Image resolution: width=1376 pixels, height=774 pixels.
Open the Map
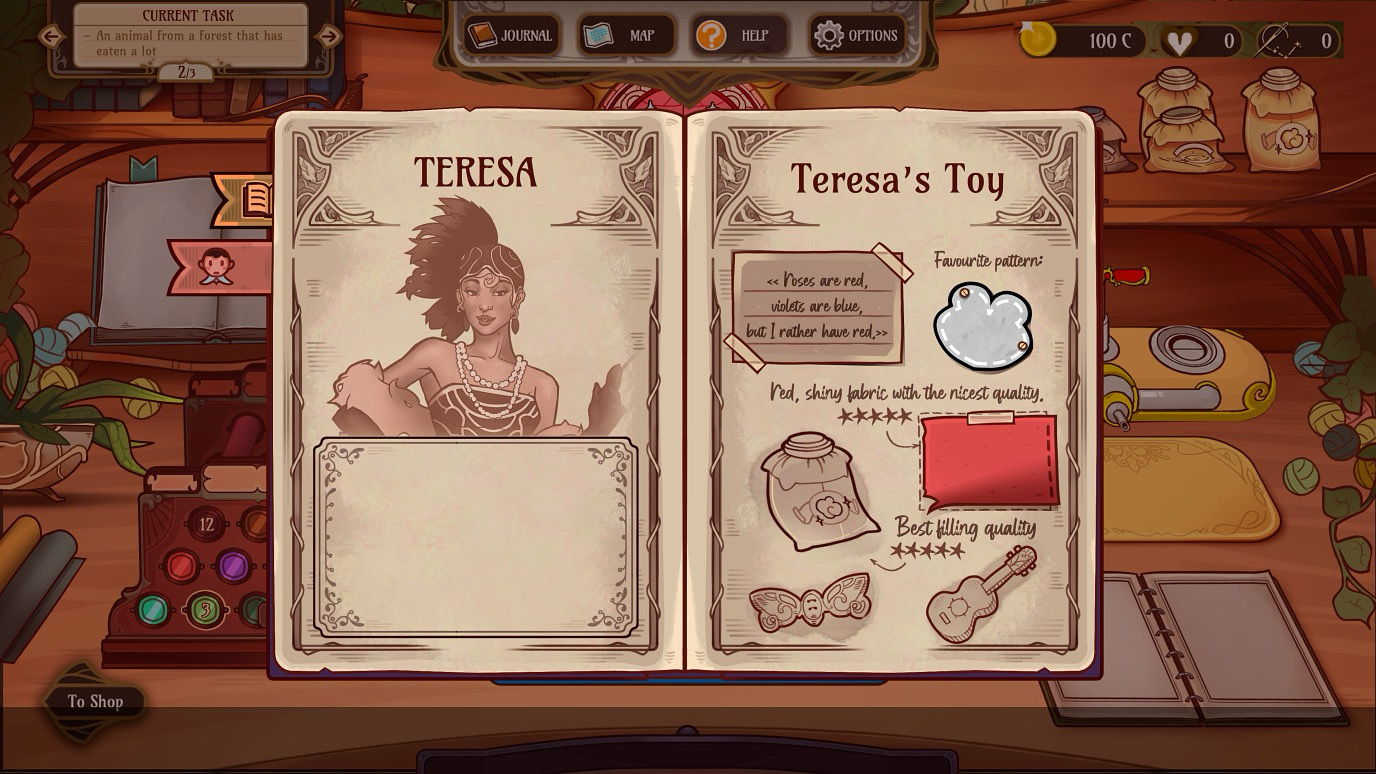pos(626,36)
